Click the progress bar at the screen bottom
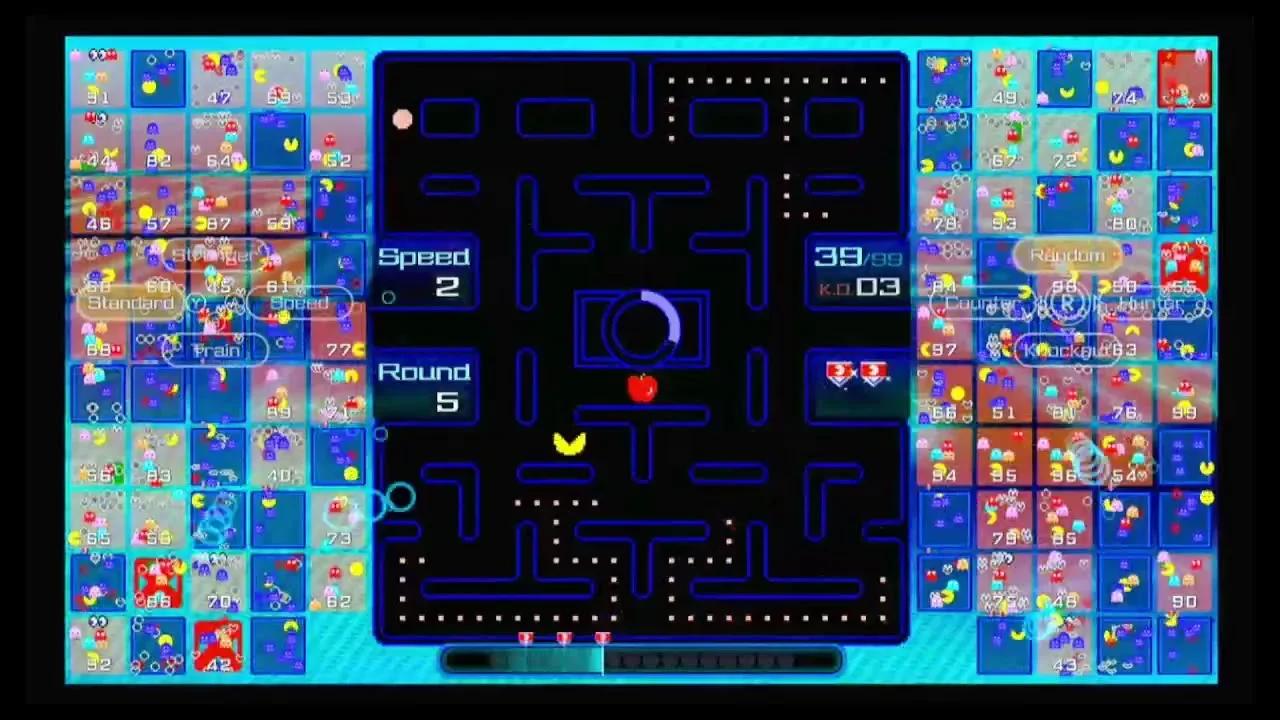The width and height of the screenshot is (1280, 720). 640,662
